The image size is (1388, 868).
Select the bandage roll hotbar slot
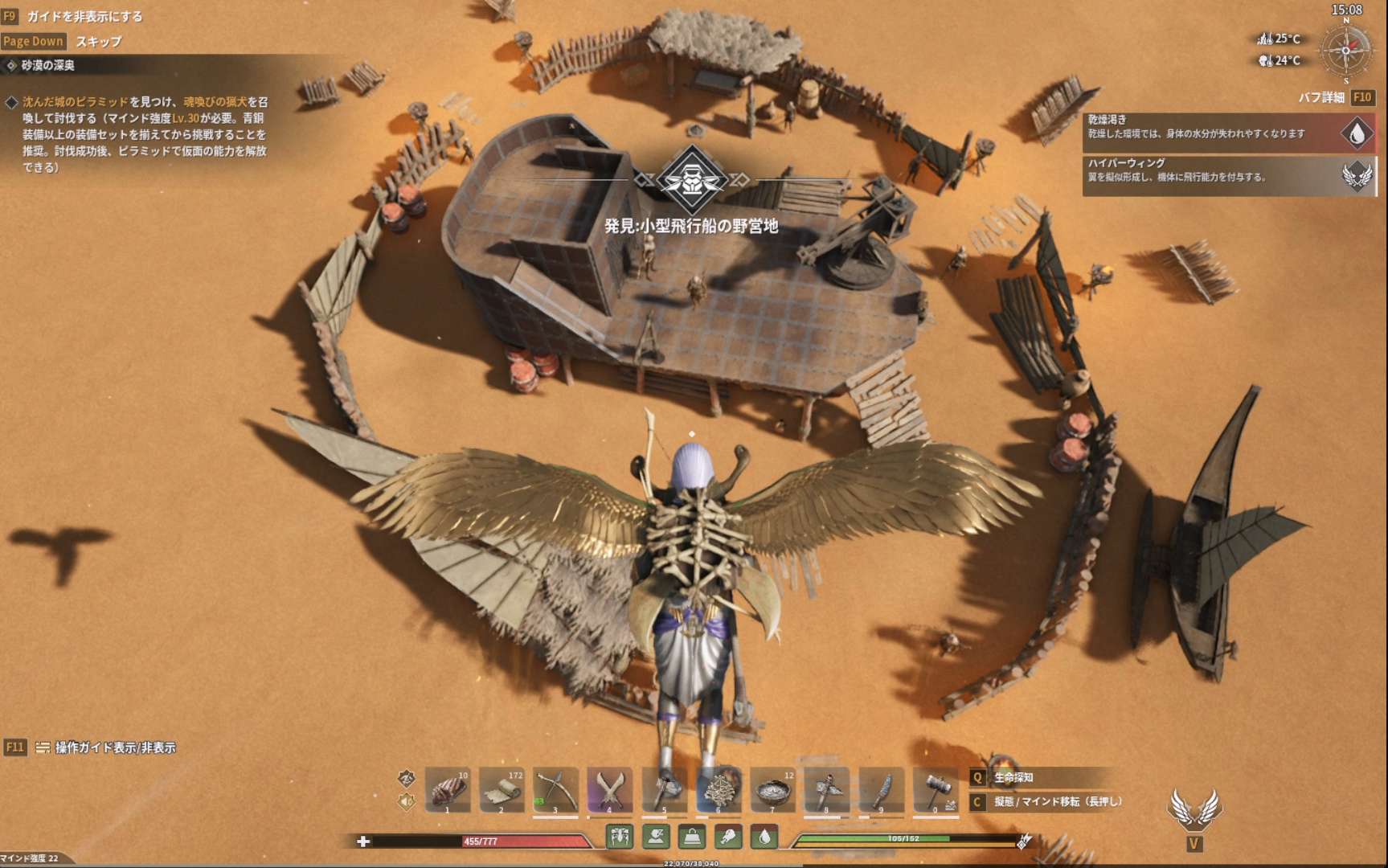[502, 790]
